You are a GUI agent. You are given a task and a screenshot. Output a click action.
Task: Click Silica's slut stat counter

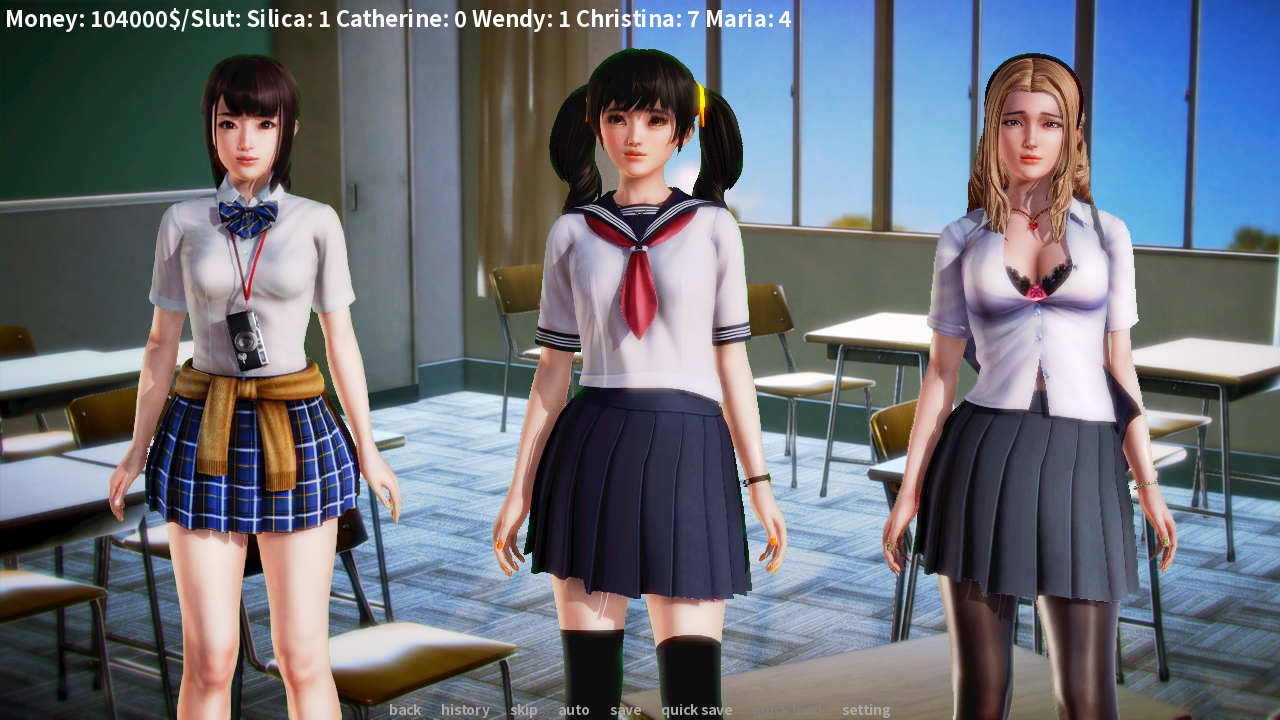coord(290,17)
